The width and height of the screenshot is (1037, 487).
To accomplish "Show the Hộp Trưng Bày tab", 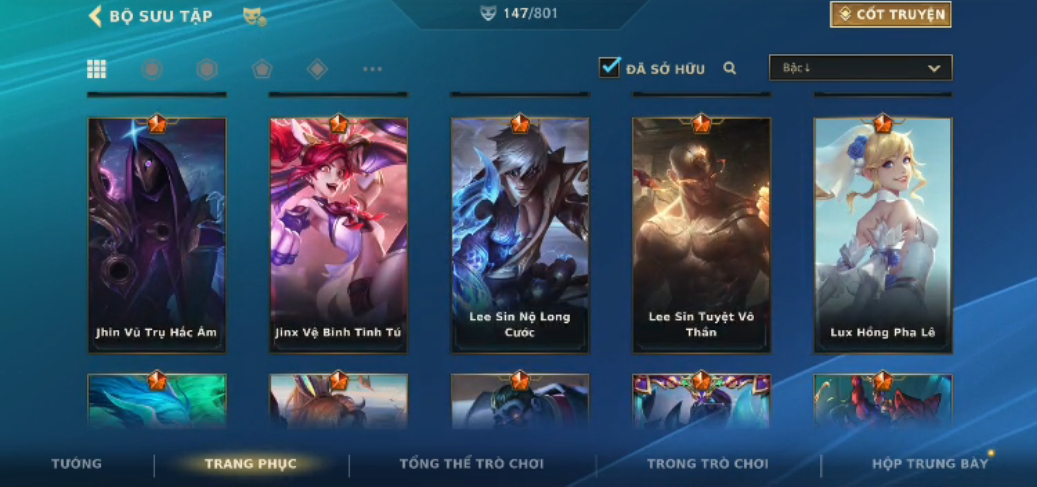I will [930, 464].
